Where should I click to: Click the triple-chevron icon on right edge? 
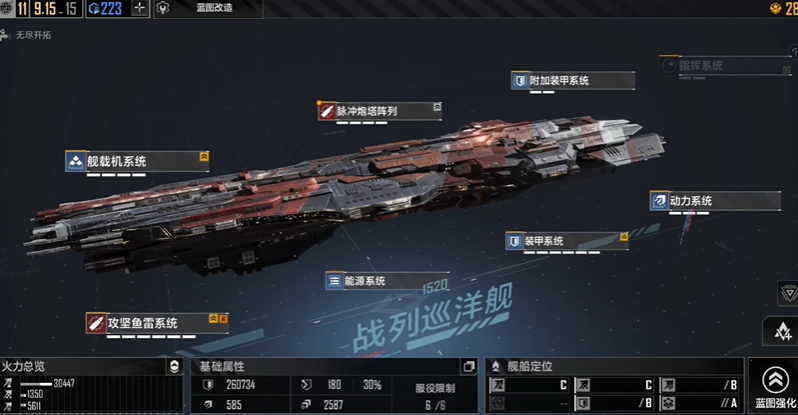pos(782,332)
